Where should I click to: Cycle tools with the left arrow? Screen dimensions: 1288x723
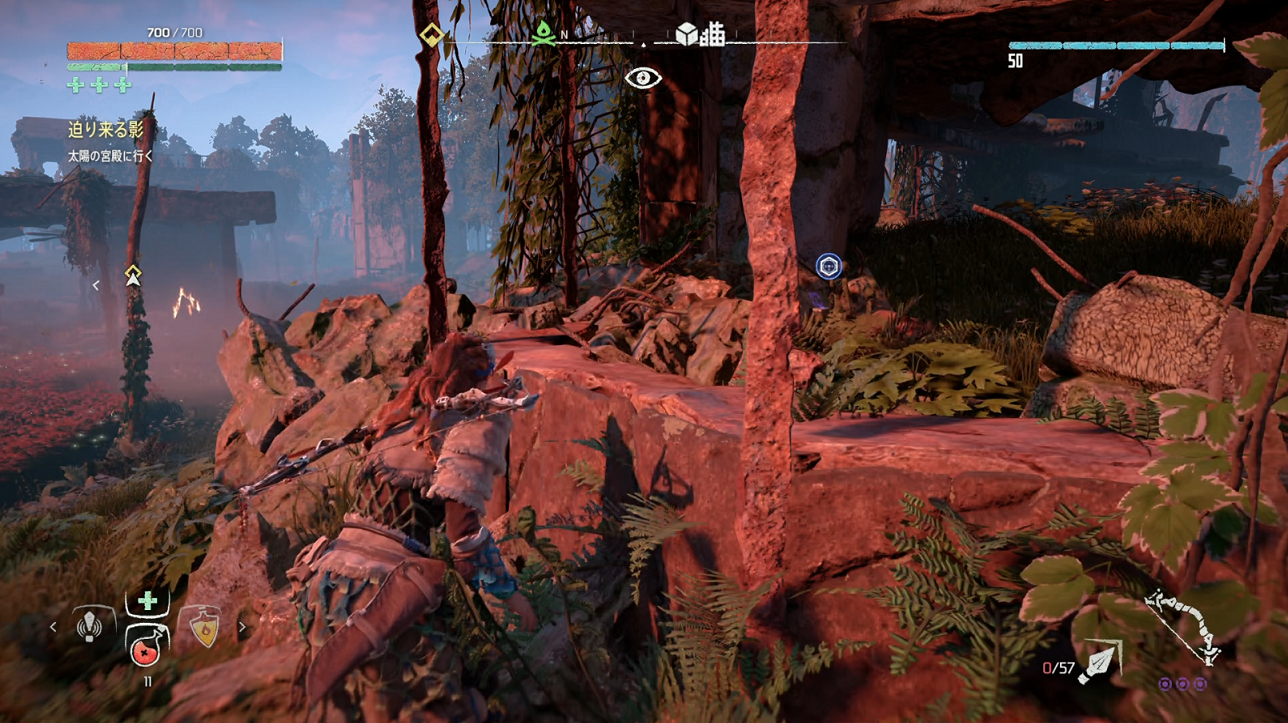click(54, 628)
